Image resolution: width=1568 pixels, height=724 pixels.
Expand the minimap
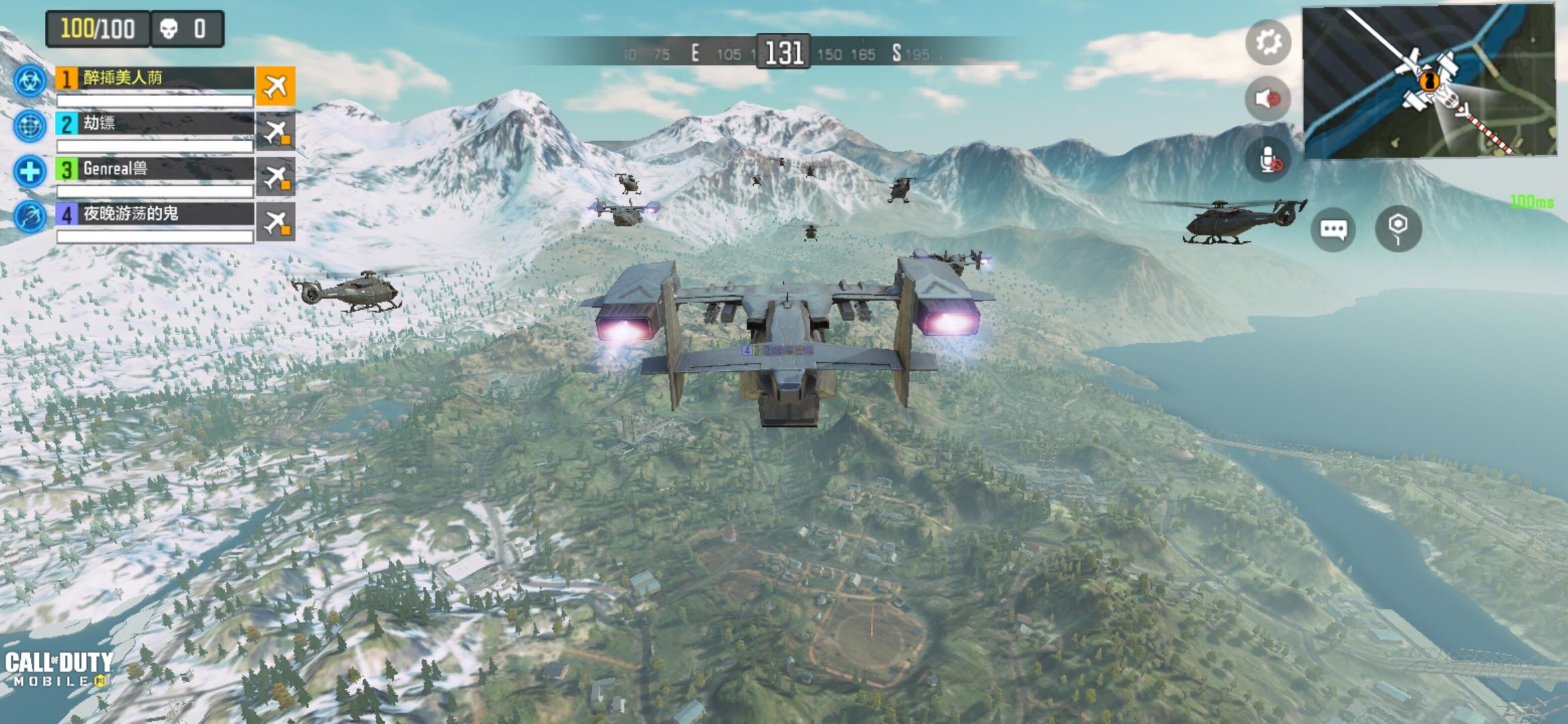click(x=1428, y=81)
